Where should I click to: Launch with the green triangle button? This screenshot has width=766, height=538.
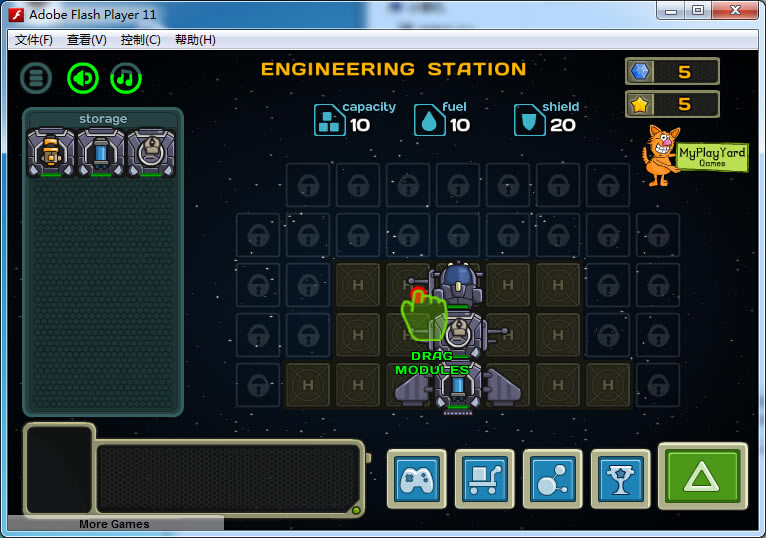pos(702,478)
